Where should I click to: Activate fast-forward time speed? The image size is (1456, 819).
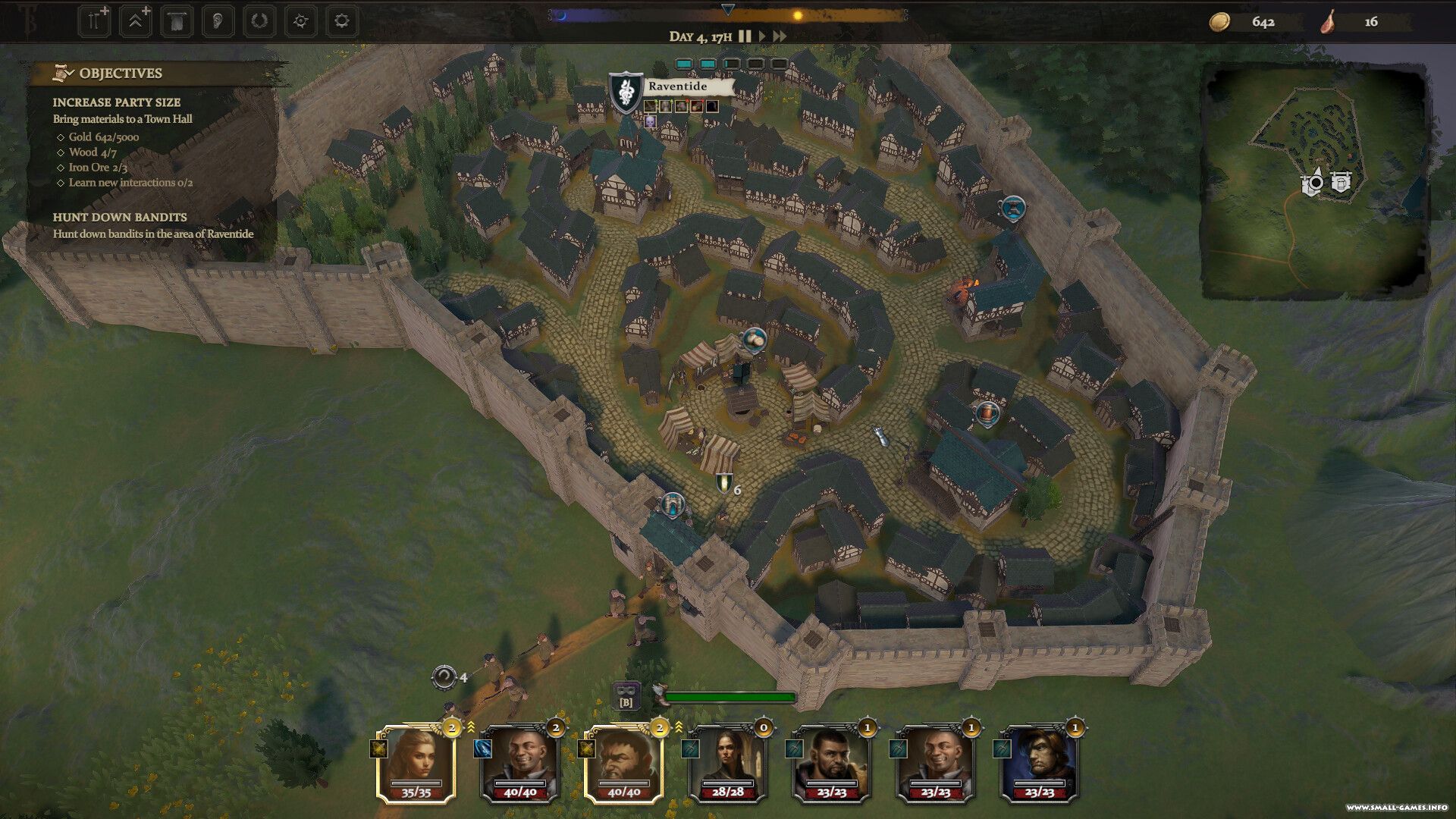780,36
